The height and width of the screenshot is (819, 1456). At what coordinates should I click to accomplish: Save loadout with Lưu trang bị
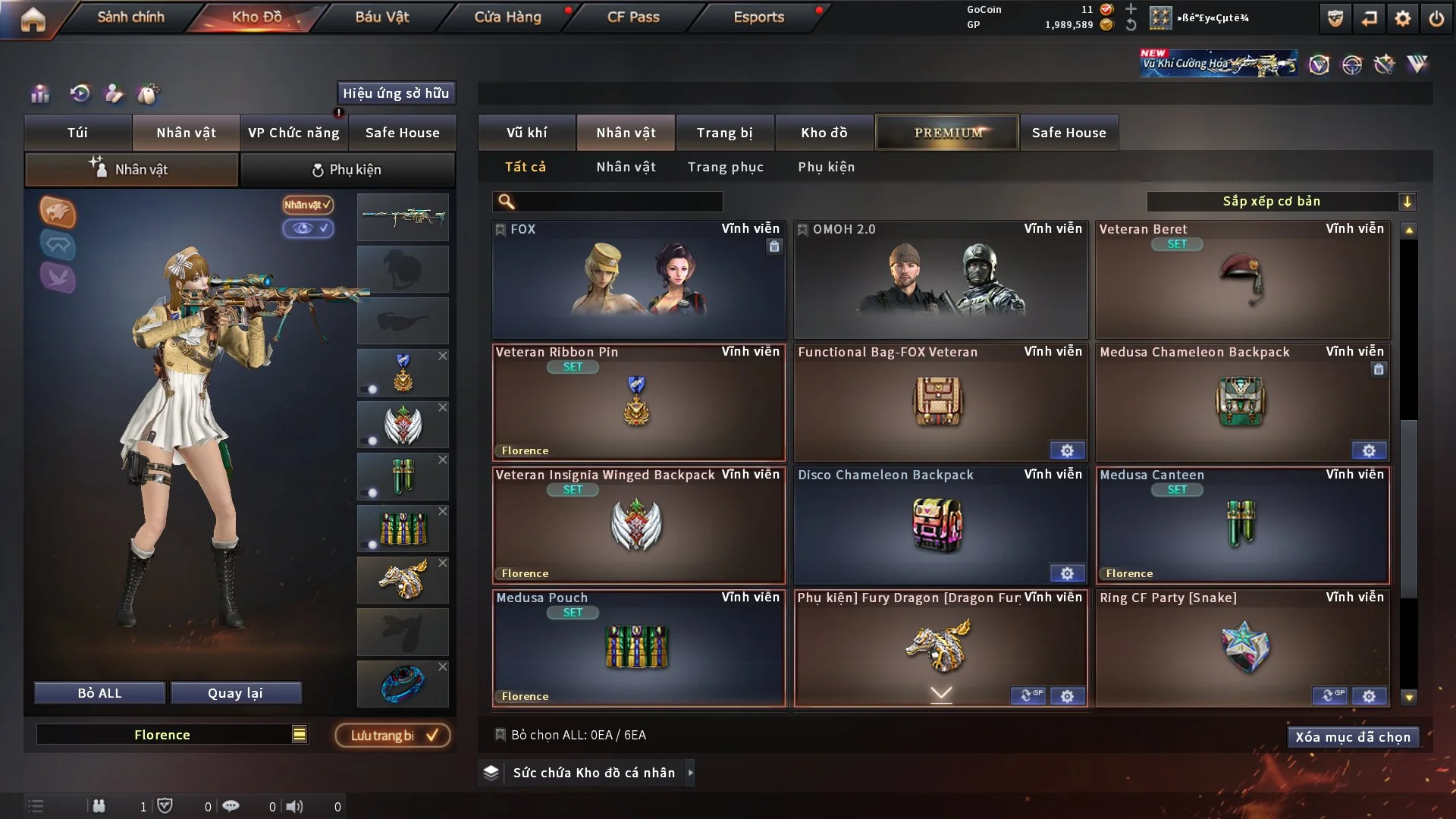click(x=393, y=736)
